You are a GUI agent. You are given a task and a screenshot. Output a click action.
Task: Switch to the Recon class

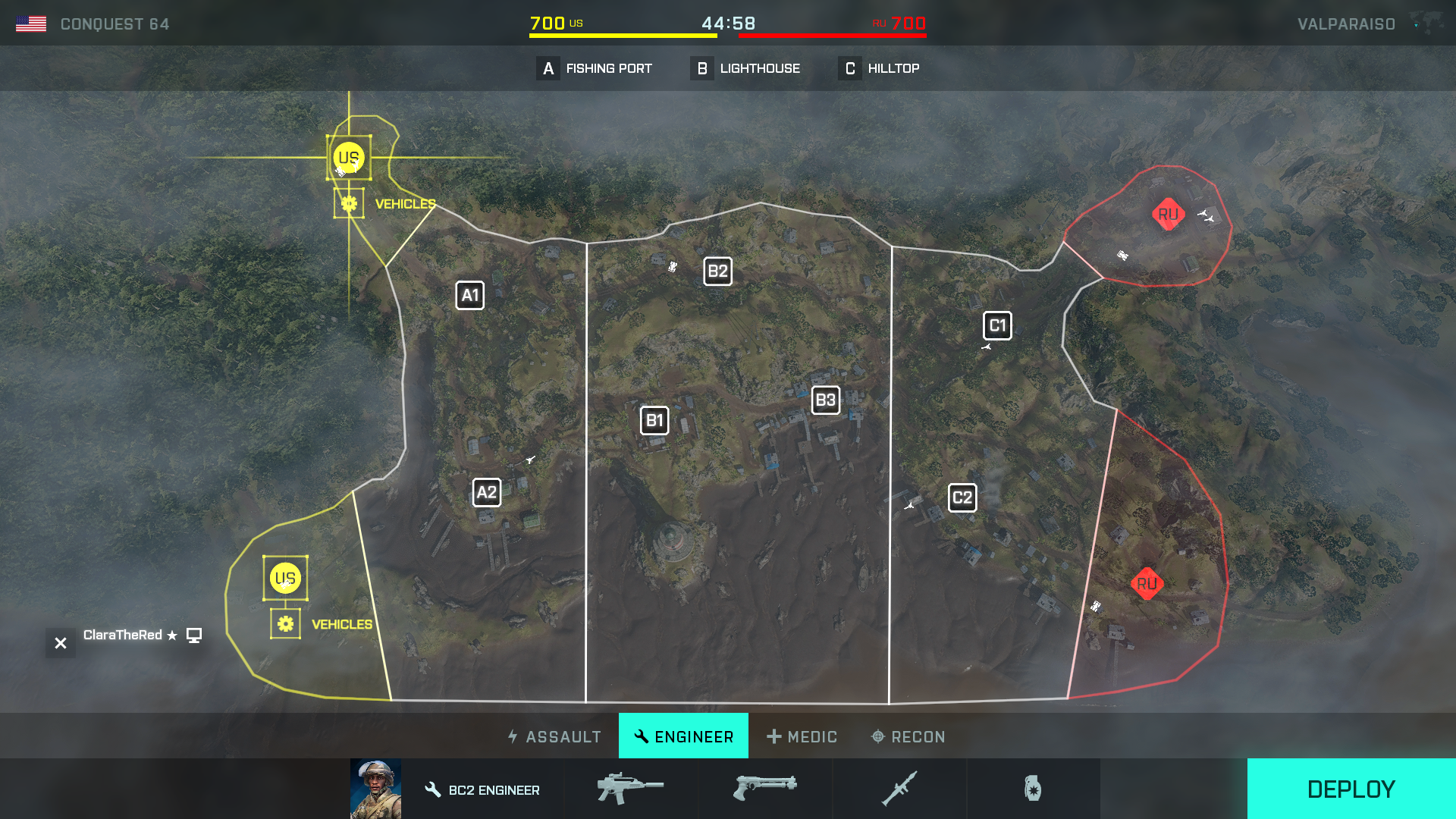(x=908, y=736)
